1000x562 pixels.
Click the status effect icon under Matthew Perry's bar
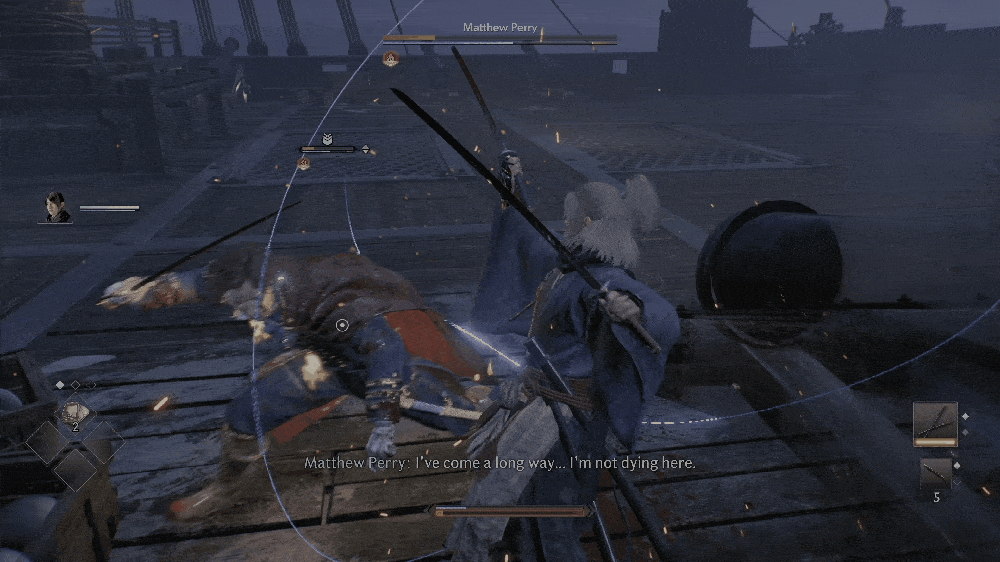(391, 60)
